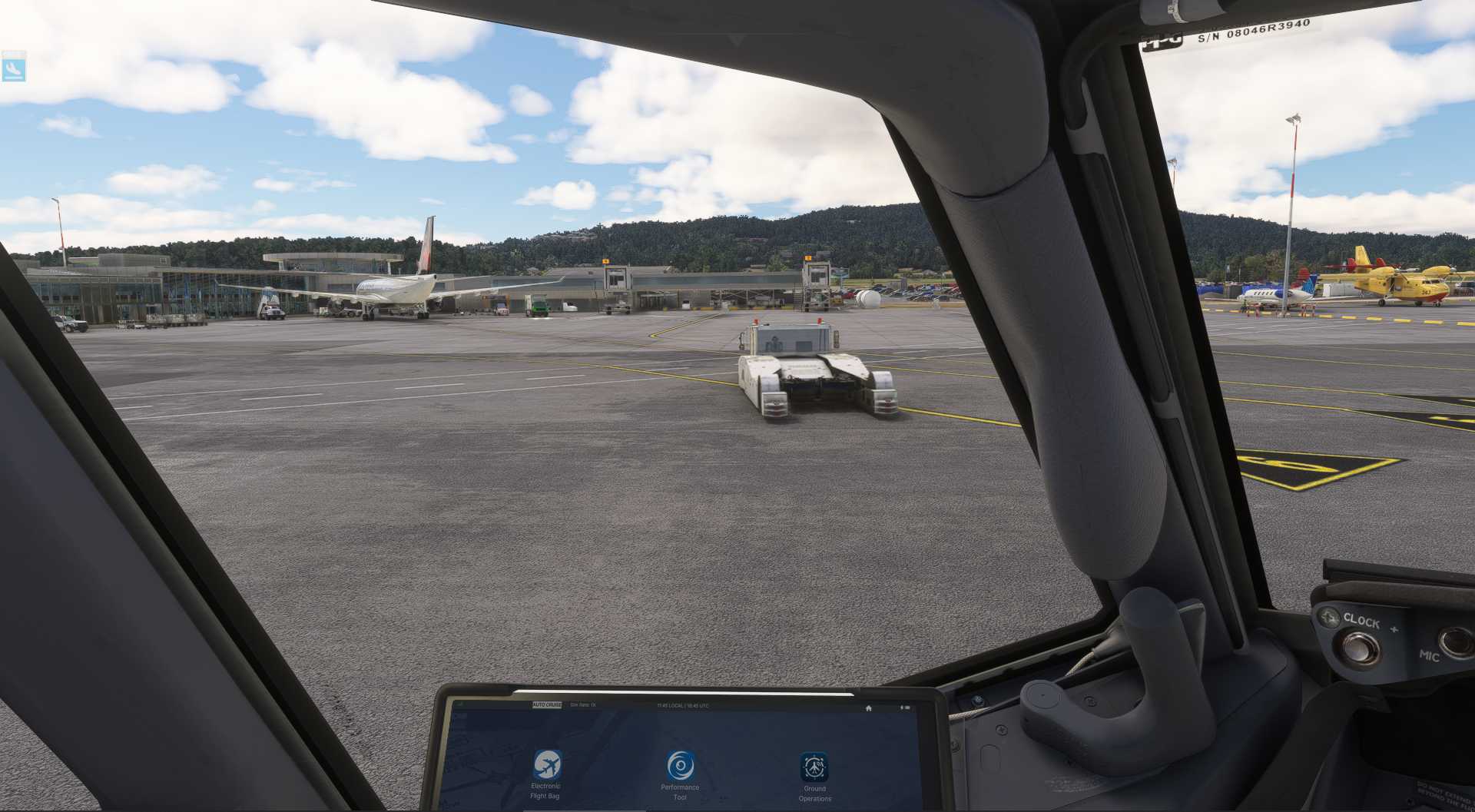Click the battery indicator on the tablet
The height and width of the screenshot is (812, 1475).
pos(907,706)
